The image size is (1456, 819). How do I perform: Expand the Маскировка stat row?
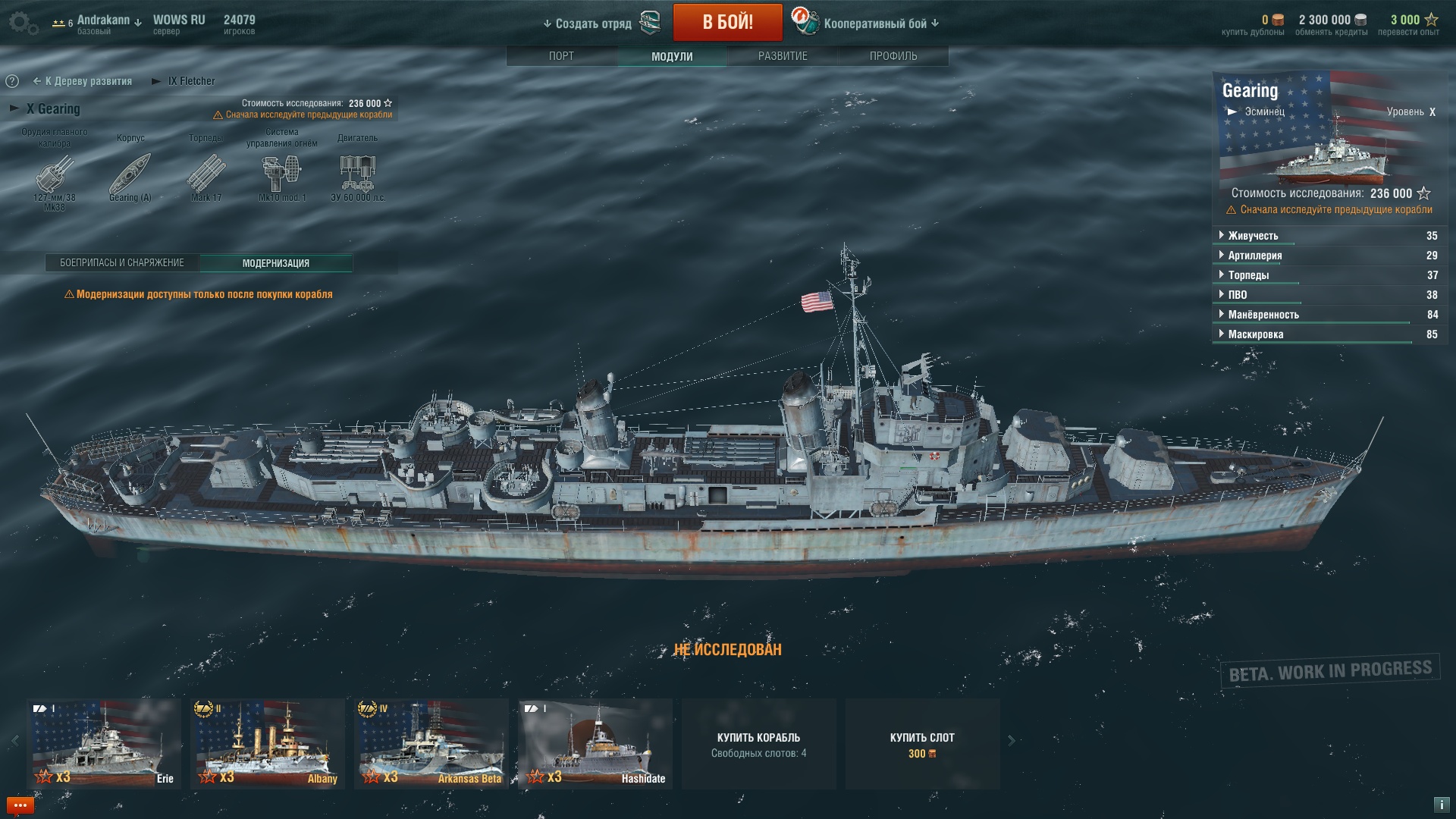point(1255,334)
